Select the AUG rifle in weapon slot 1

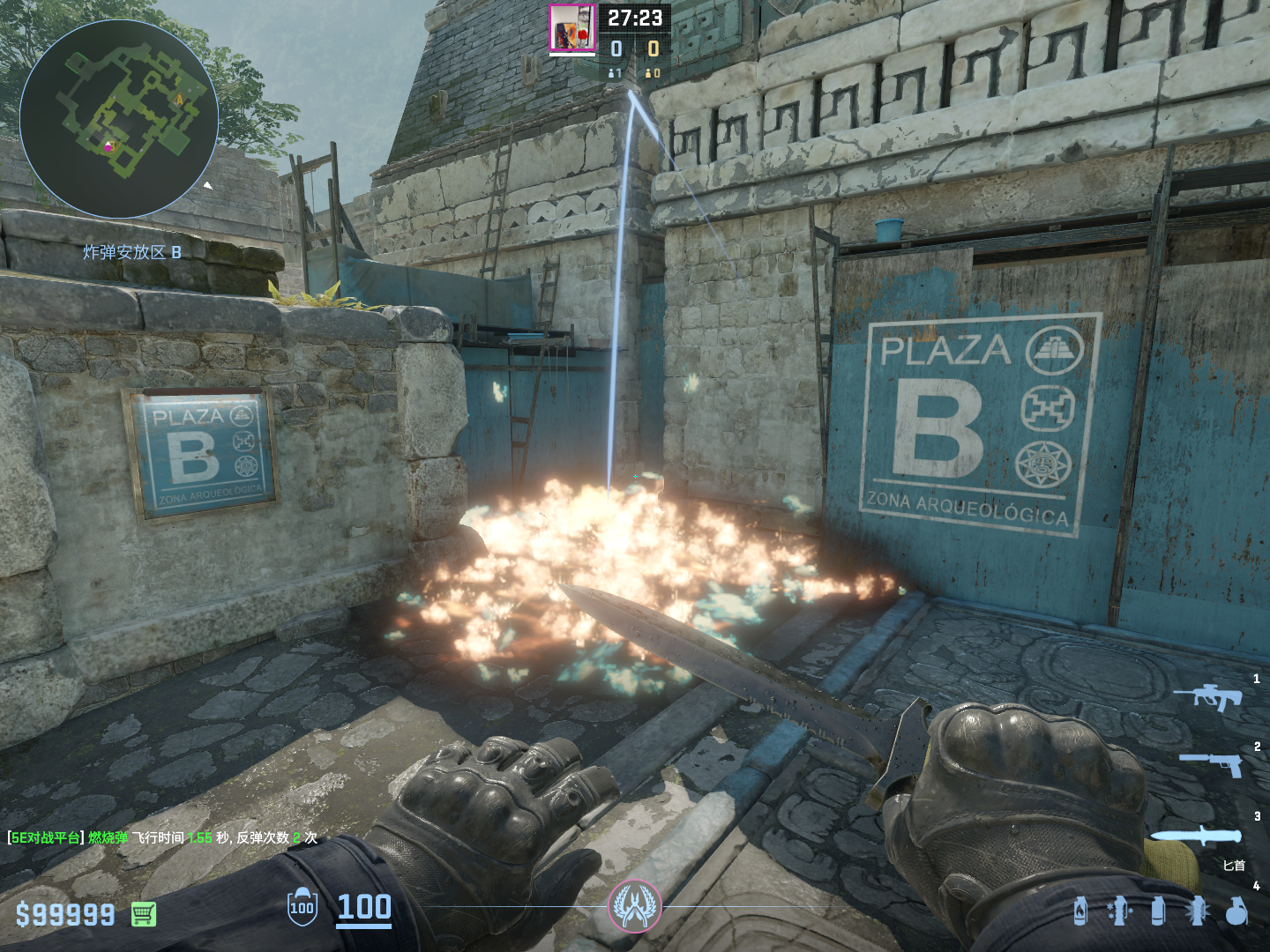tap(1208, 697)
